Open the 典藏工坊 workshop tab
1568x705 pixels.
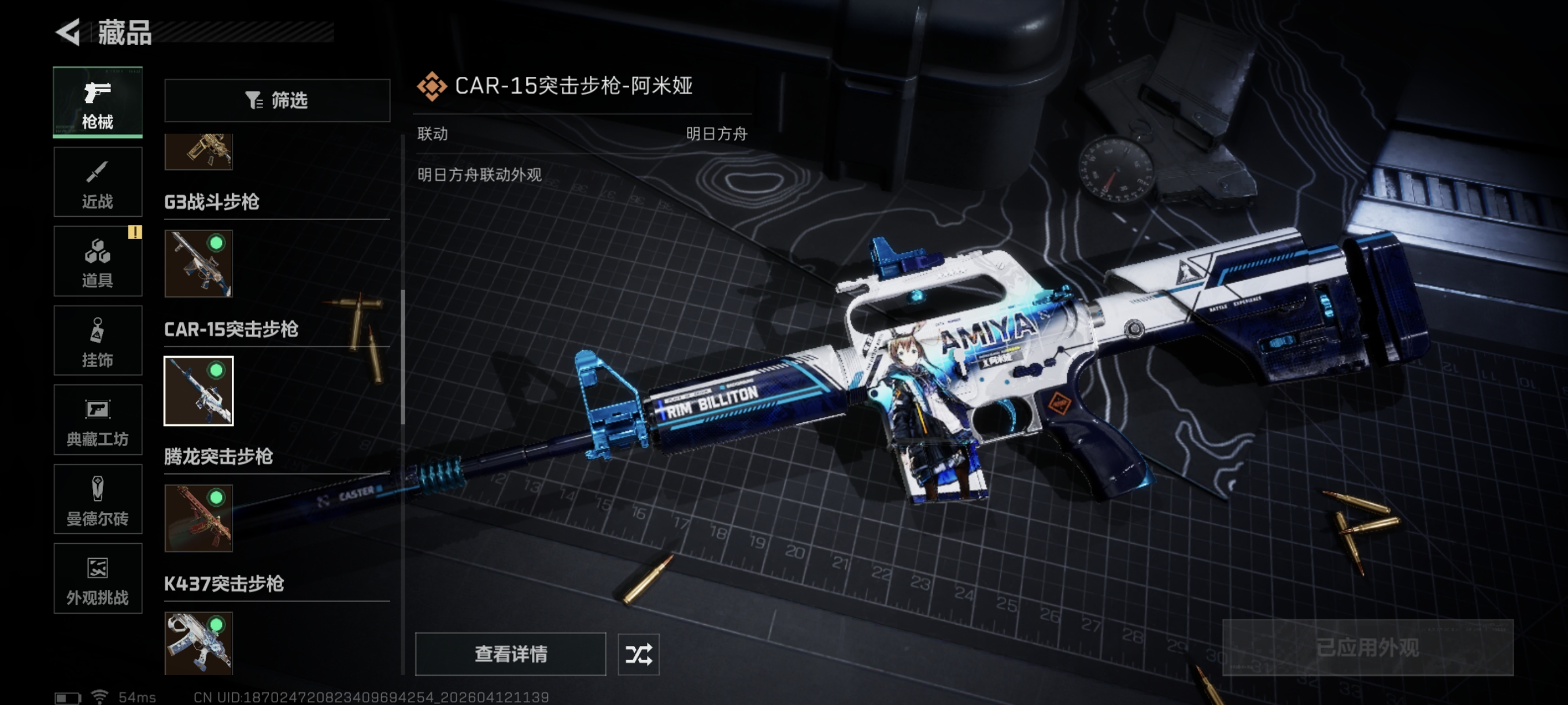pos(97,420)
